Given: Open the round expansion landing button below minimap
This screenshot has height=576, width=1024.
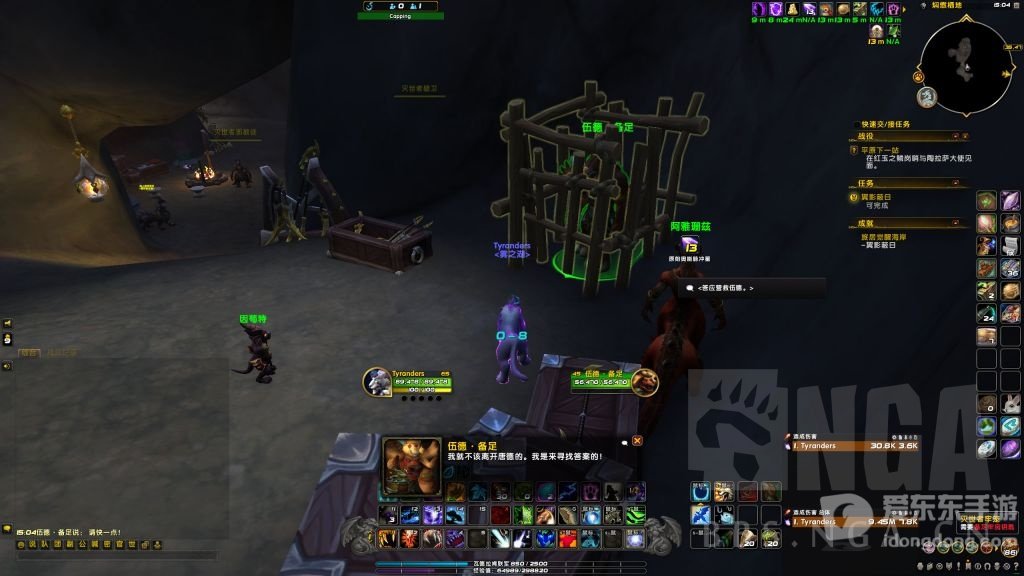Looking at the screenshot, I should 927,97.
